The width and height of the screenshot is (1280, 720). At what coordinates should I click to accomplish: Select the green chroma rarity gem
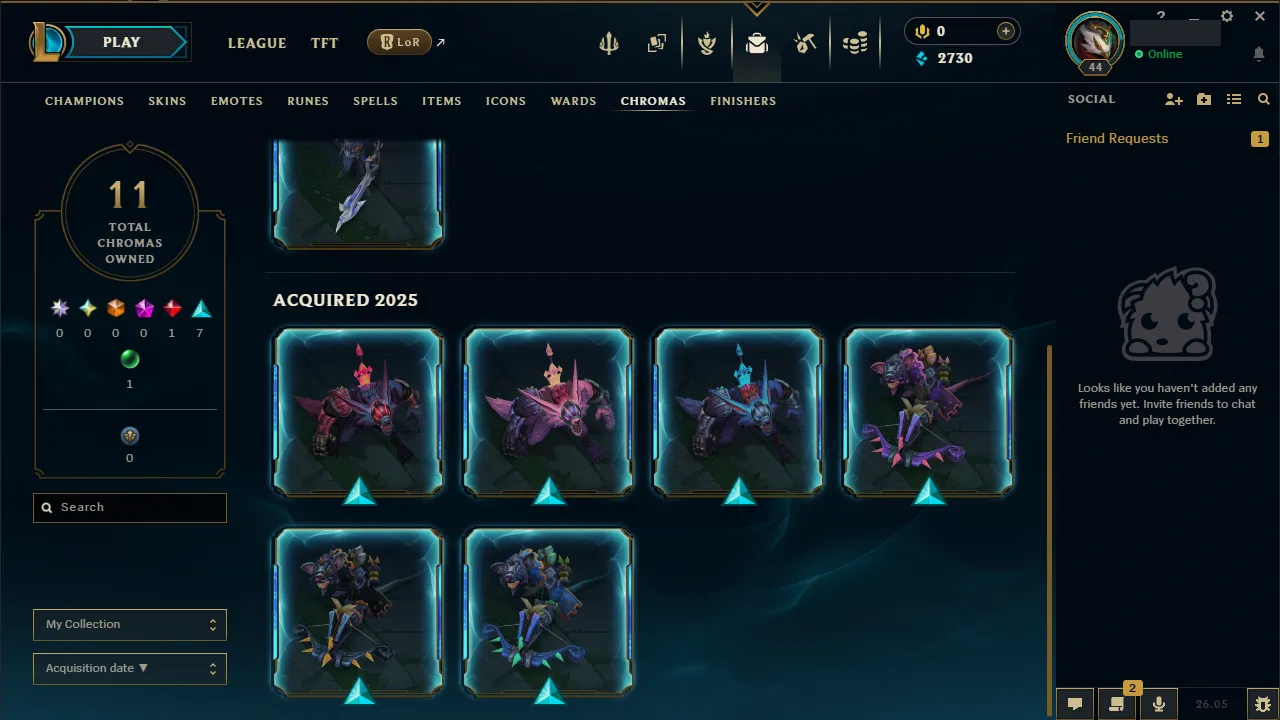(129, 359)
